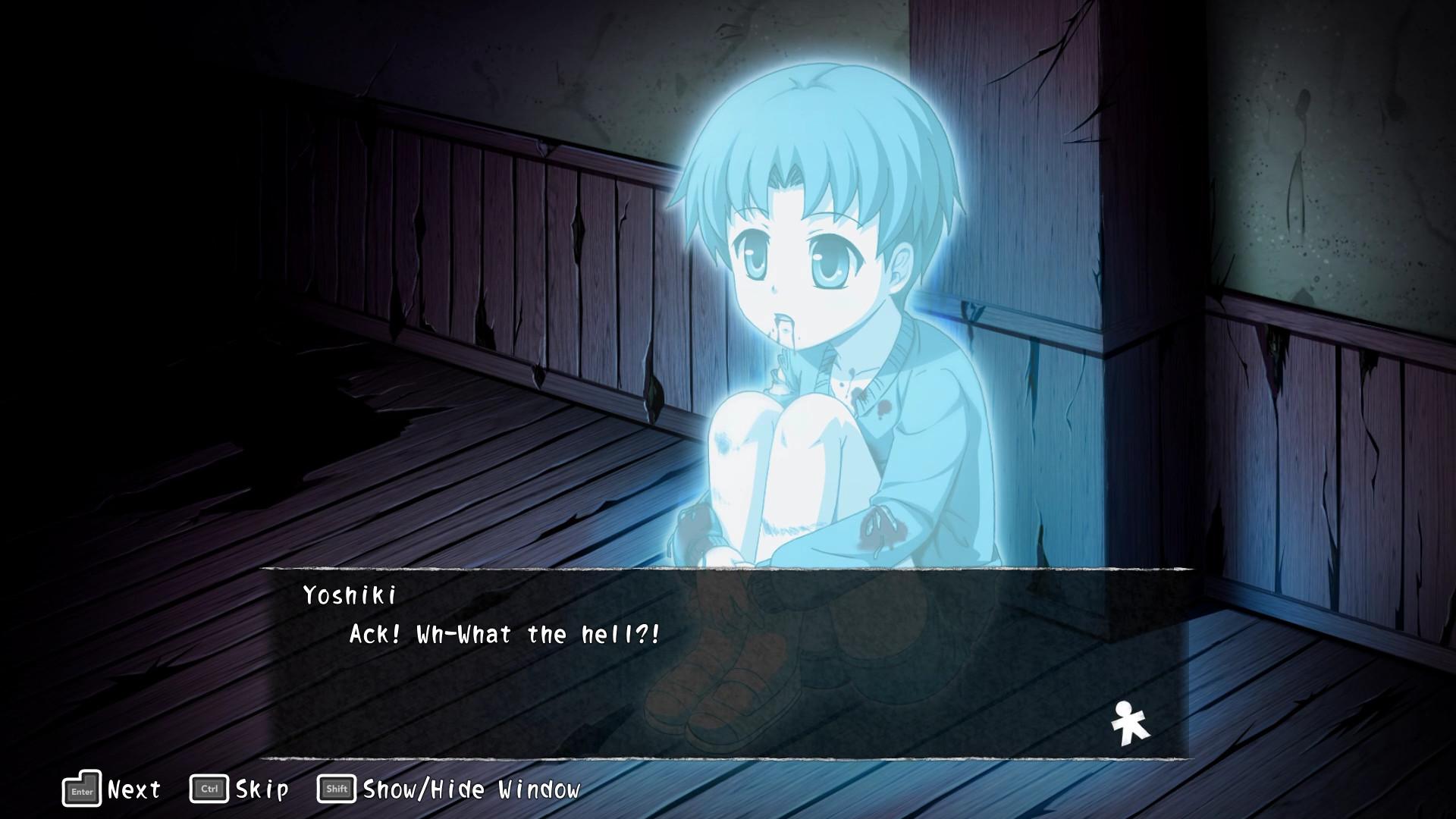Click Next to continue the story

[x=133, y=789]
